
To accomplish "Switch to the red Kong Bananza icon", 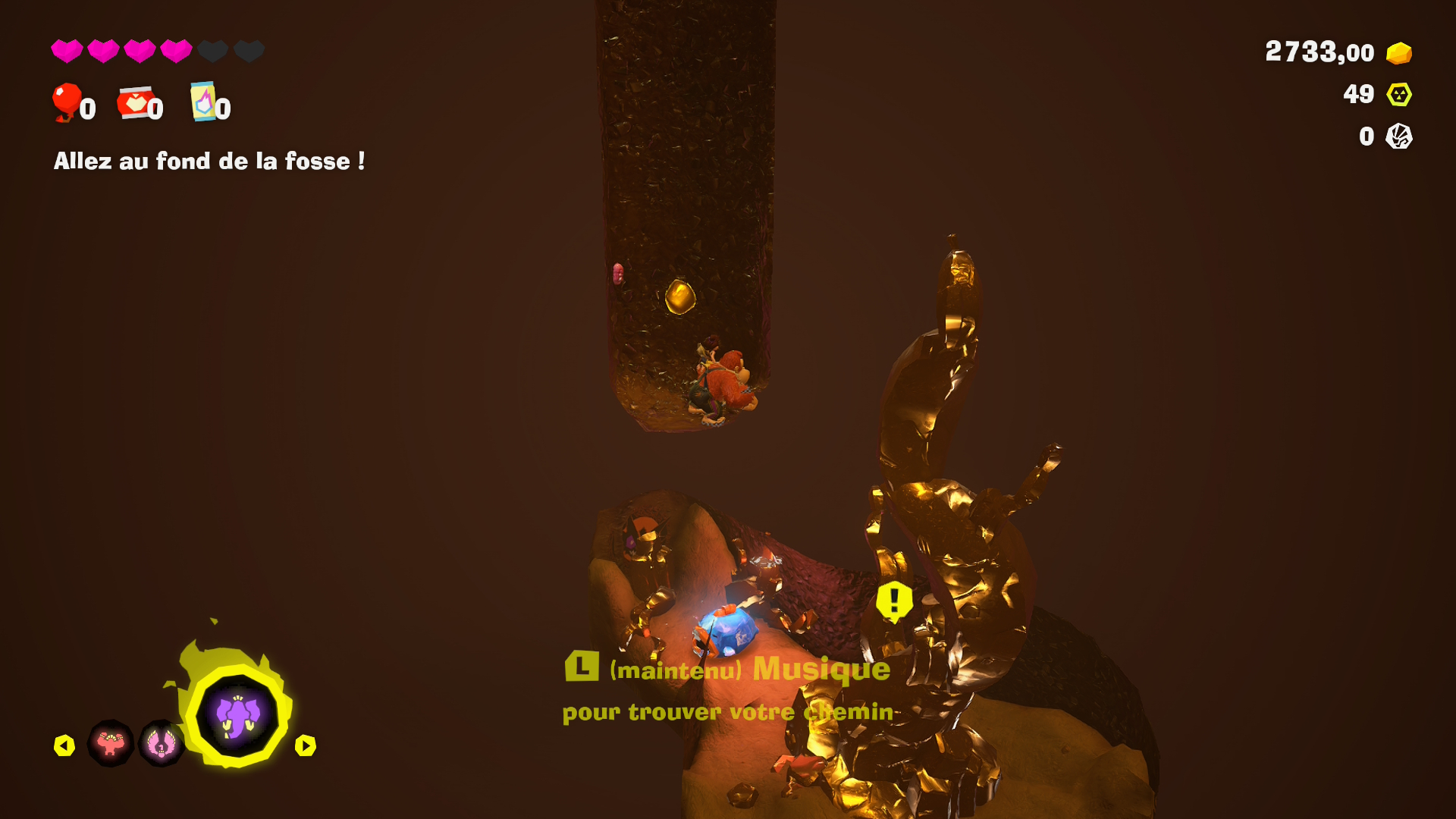I will 111,744.
